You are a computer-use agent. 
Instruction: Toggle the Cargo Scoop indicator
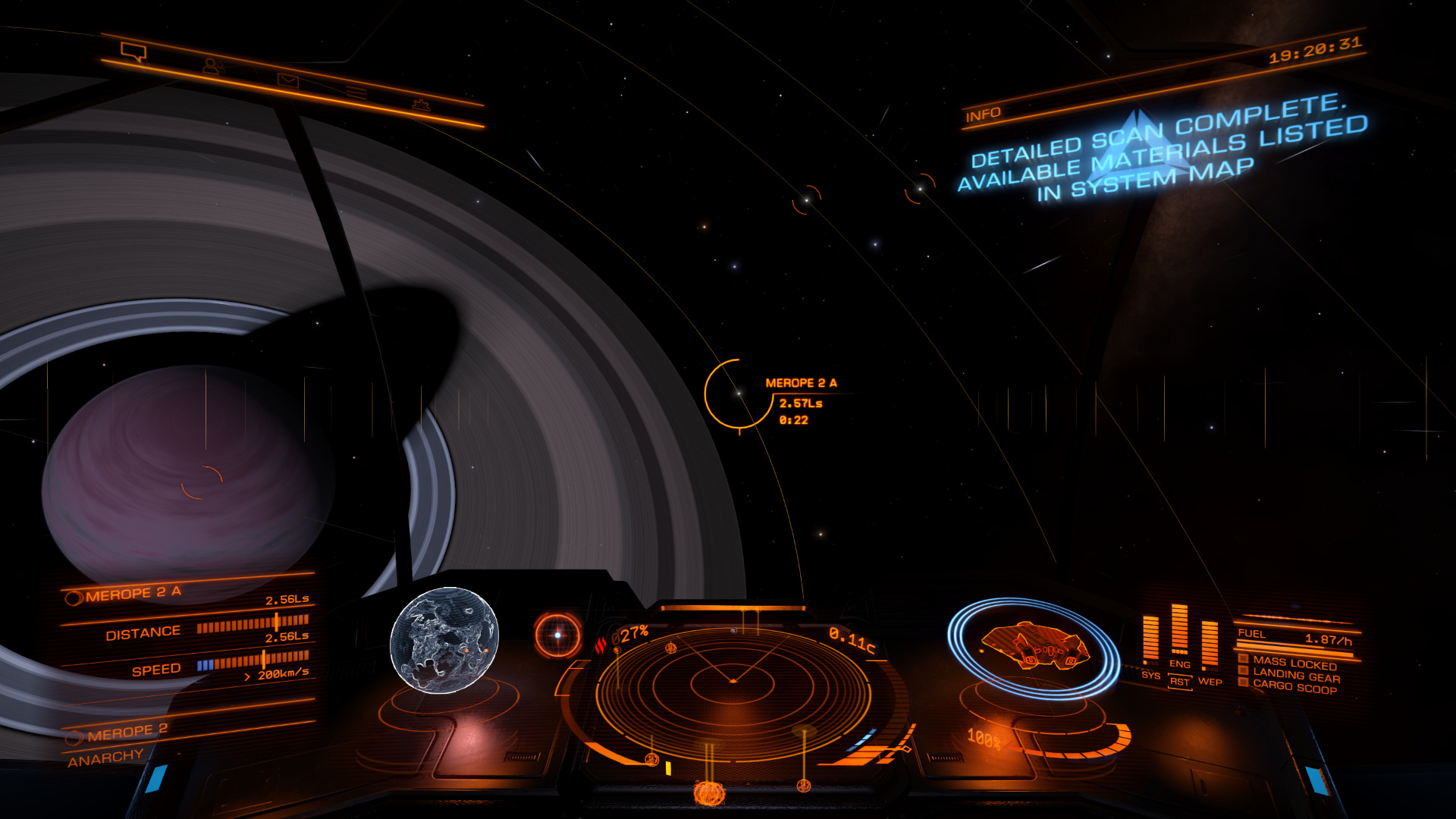(1294, 687)
